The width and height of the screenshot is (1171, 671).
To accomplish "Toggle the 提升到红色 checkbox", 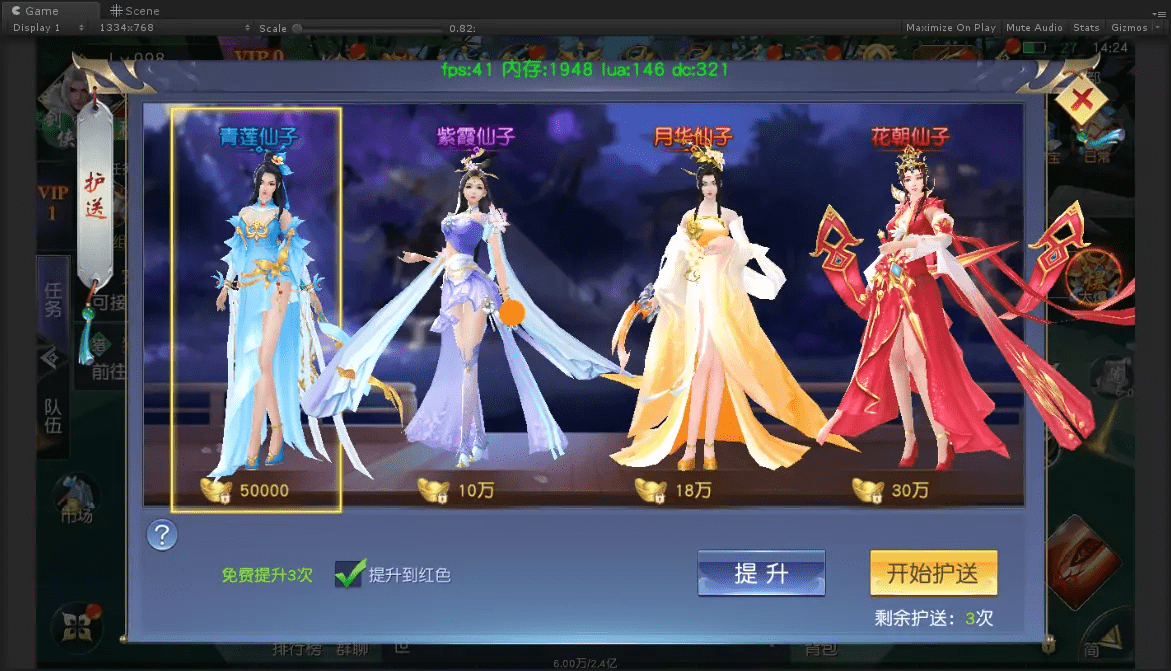I will click(348, 574).
